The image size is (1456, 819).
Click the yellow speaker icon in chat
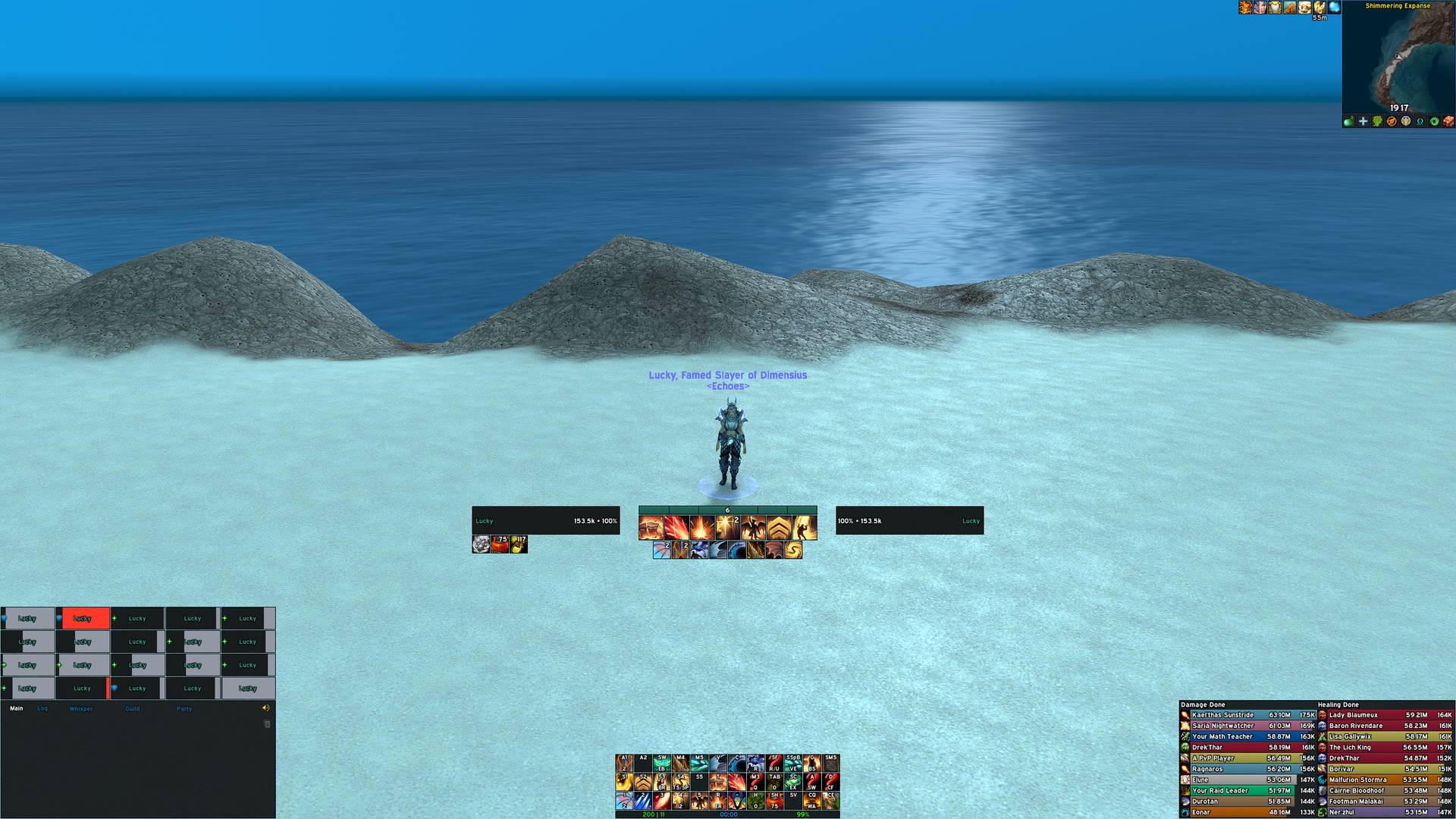[x=266, y=708]
